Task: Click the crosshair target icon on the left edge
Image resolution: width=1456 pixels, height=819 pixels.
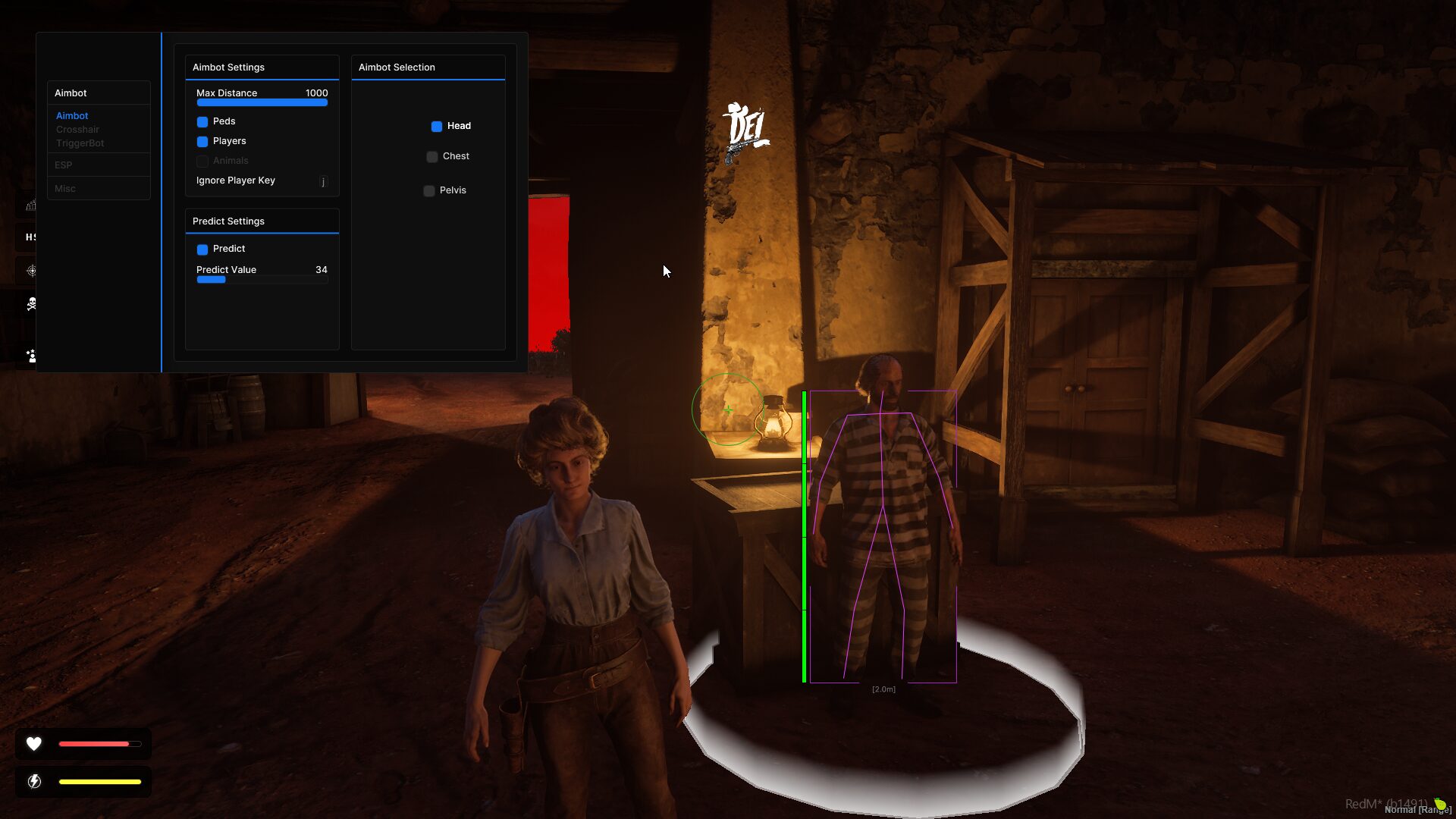Action: tap(31, 271)
